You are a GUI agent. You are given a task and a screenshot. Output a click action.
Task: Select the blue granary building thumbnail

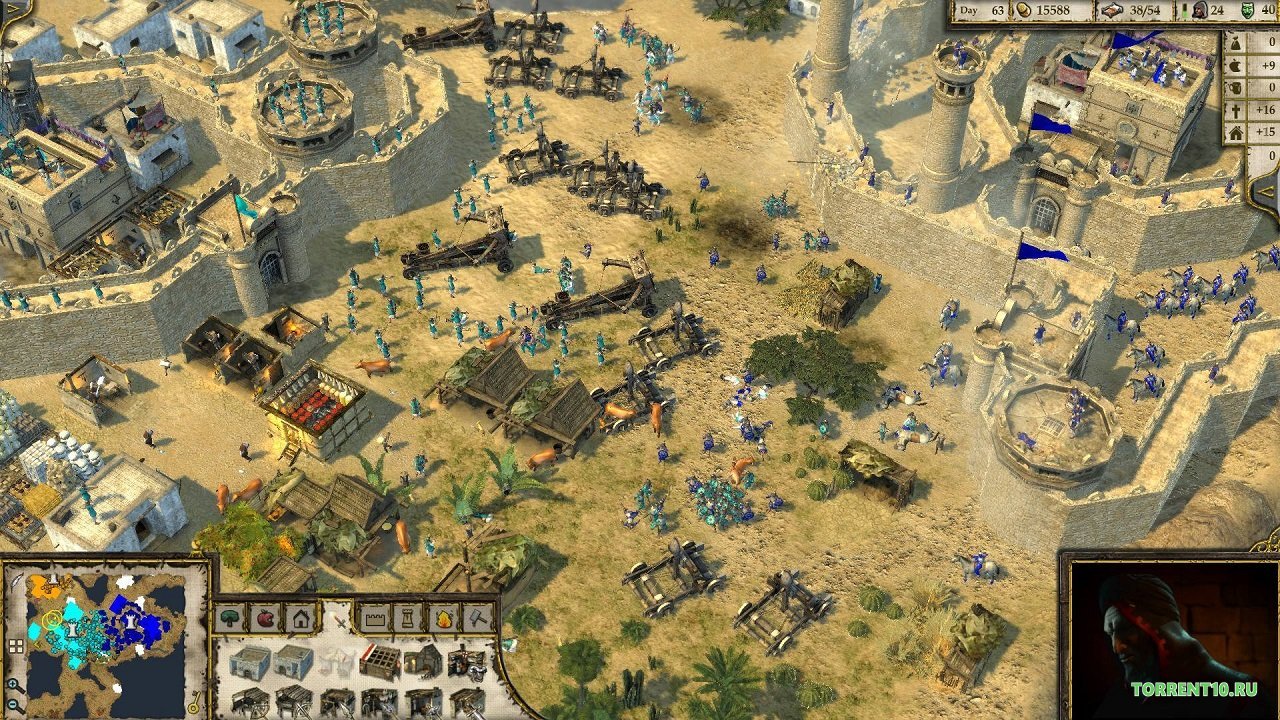[251, 662]
